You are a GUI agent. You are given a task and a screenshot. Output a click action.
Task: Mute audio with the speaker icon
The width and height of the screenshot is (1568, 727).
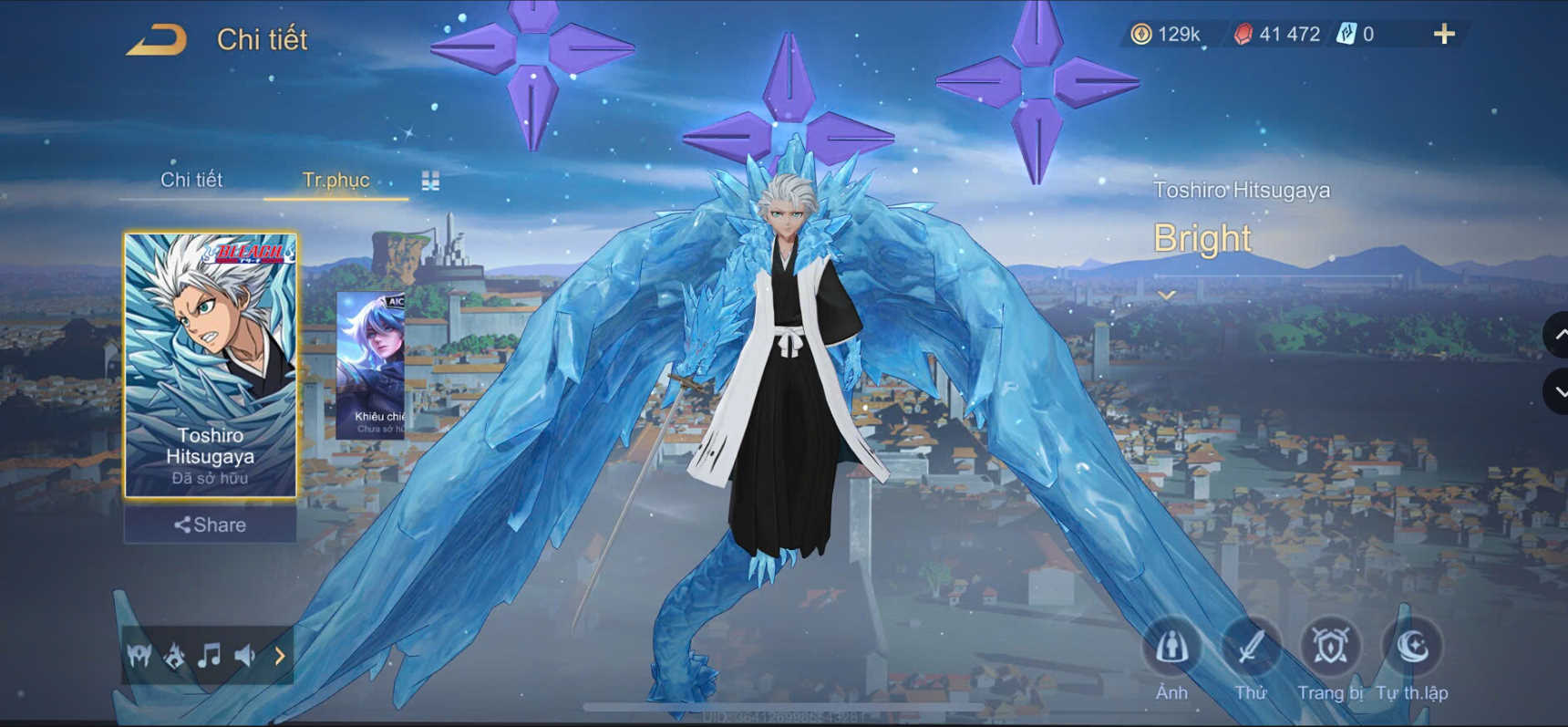click(x=246, y=655)
